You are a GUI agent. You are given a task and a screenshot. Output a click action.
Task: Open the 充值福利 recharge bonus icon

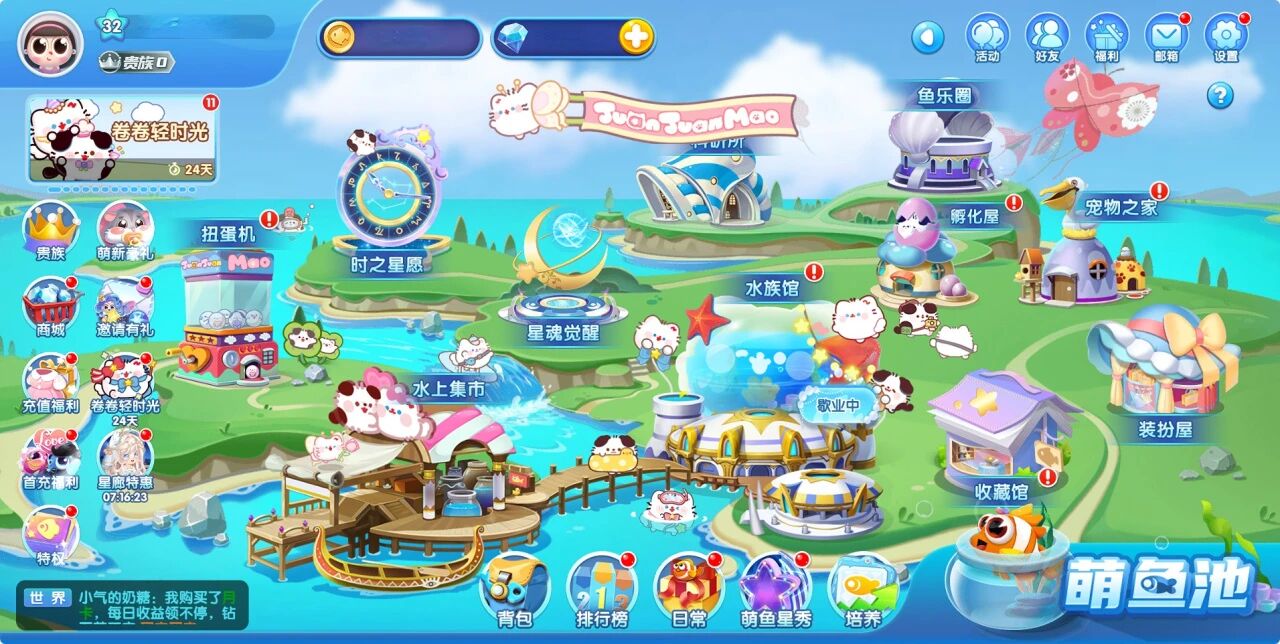(x=50, y=380)
